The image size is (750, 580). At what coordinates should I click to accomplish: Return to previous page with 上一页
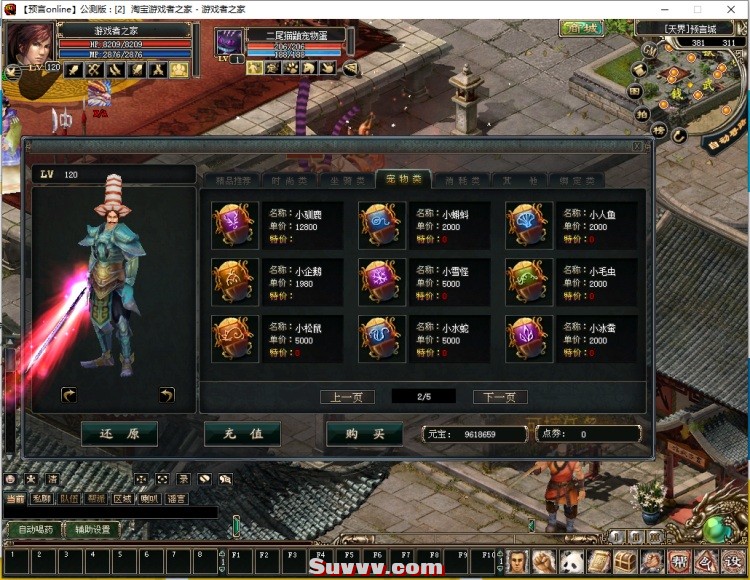pyautogui.click(x=347, y=397)
